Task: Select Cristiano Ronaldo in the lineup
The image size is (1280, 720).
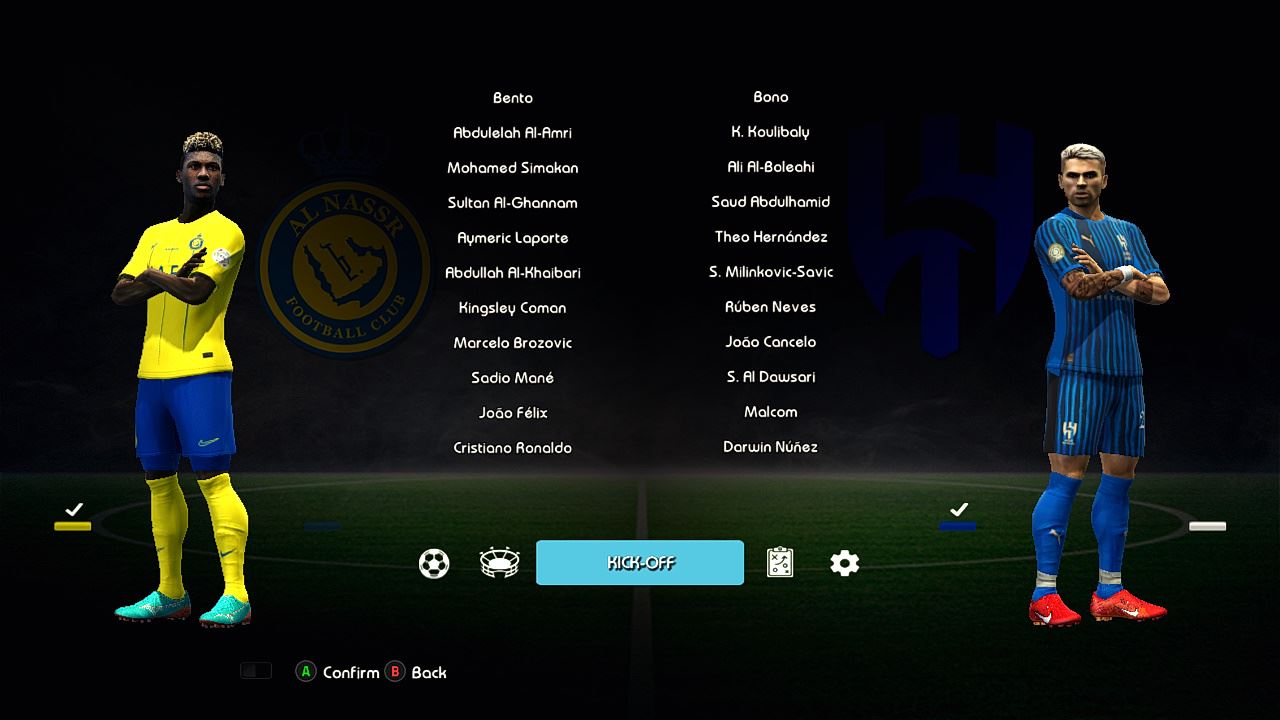Action: click(x=512, y=448)
